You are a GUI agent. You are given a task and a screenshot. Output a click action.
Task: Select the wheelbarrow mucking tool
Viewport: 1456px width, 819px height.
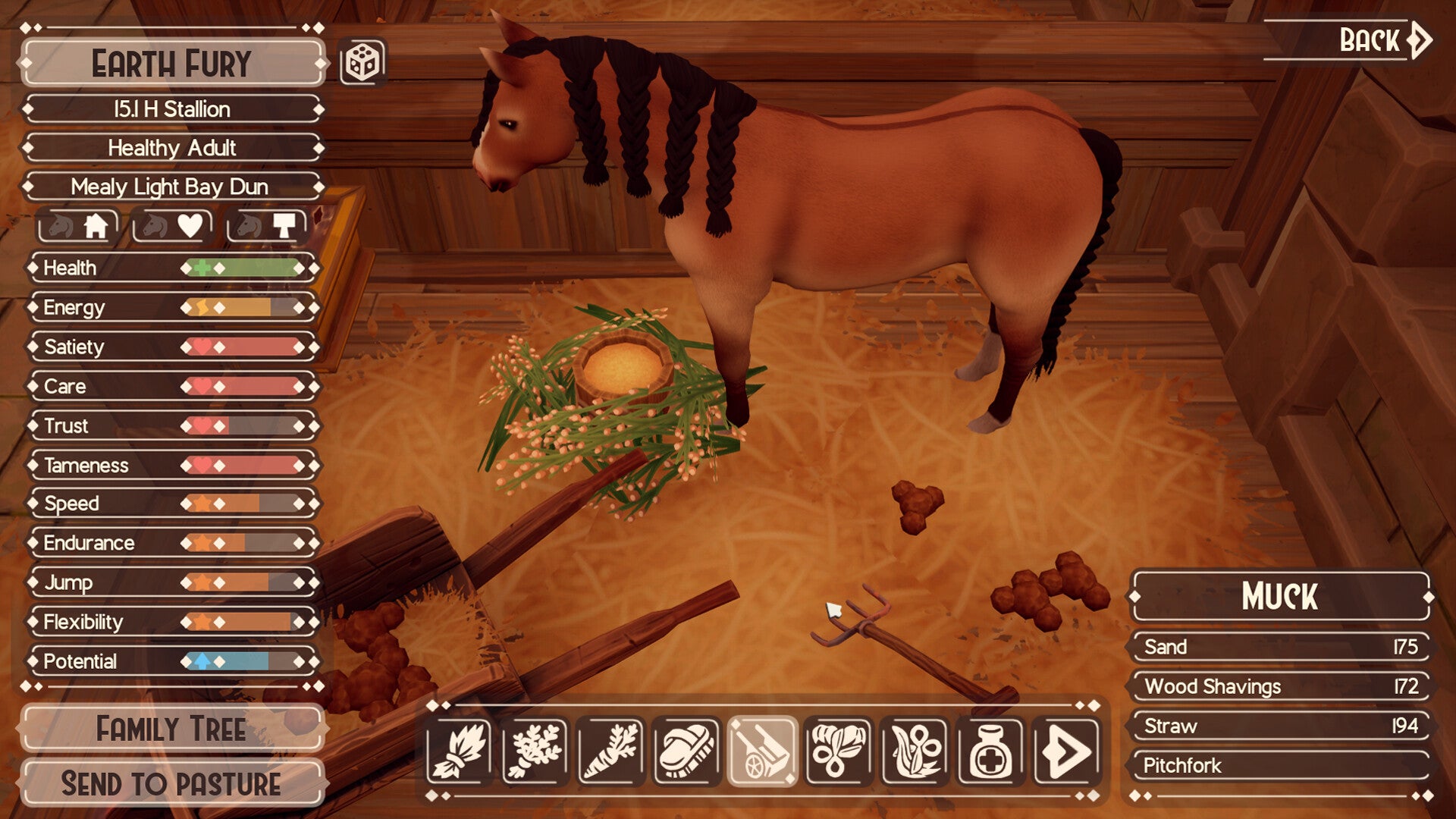click(762, 751)
